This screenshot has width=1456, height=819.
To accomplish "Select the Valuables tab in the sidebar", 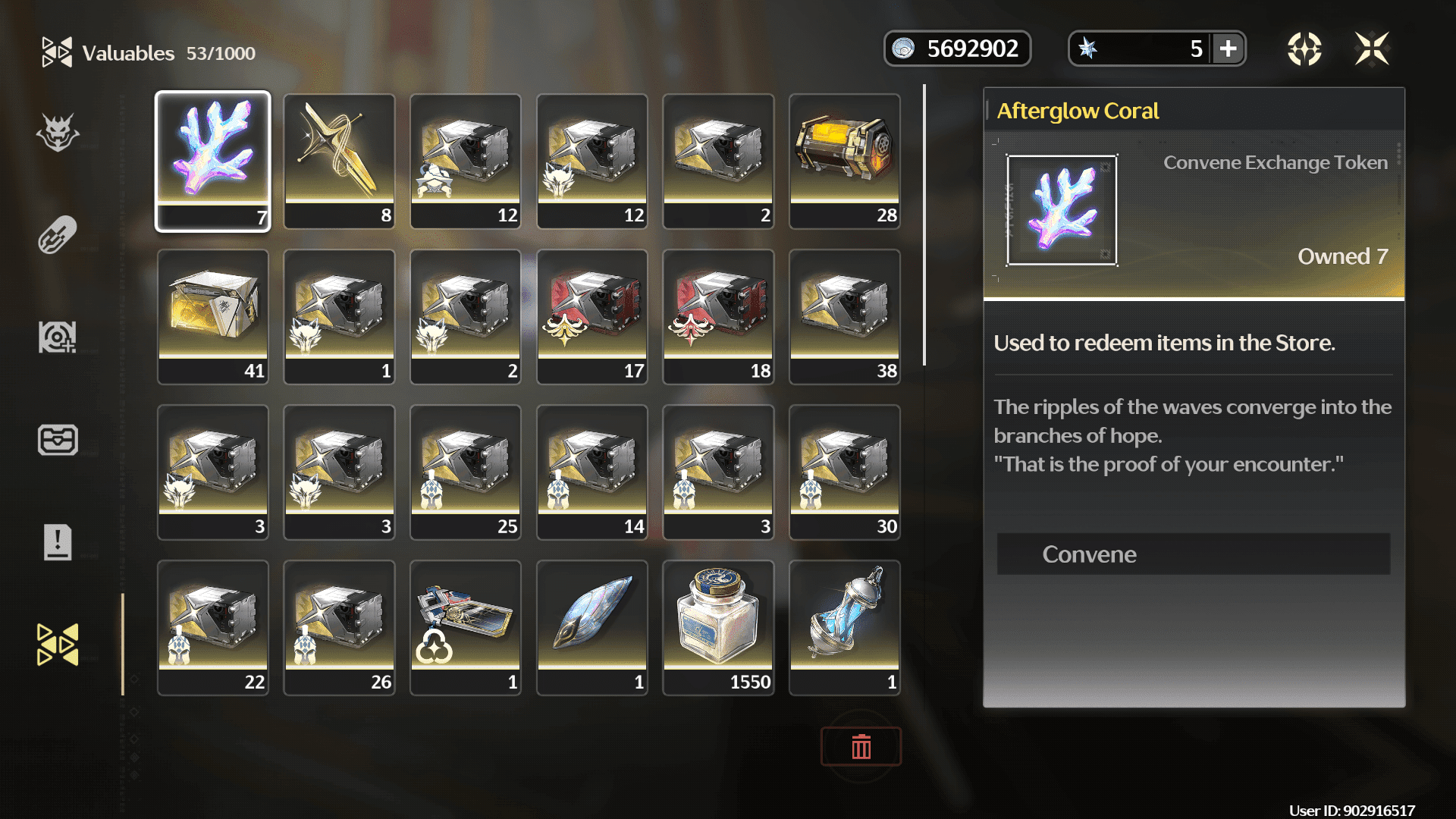I will pyautogui.click(x=58, y=645).
